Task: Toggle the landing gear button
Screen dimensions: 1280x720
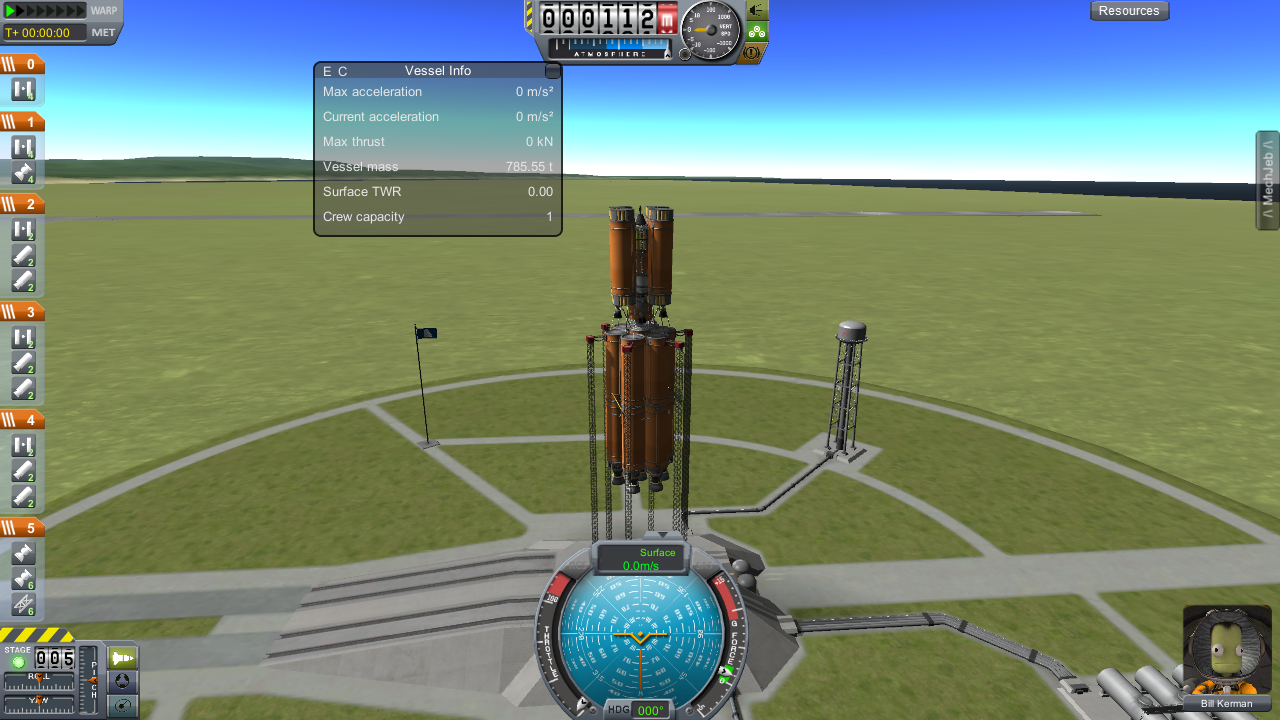Action: click(757, 31)
